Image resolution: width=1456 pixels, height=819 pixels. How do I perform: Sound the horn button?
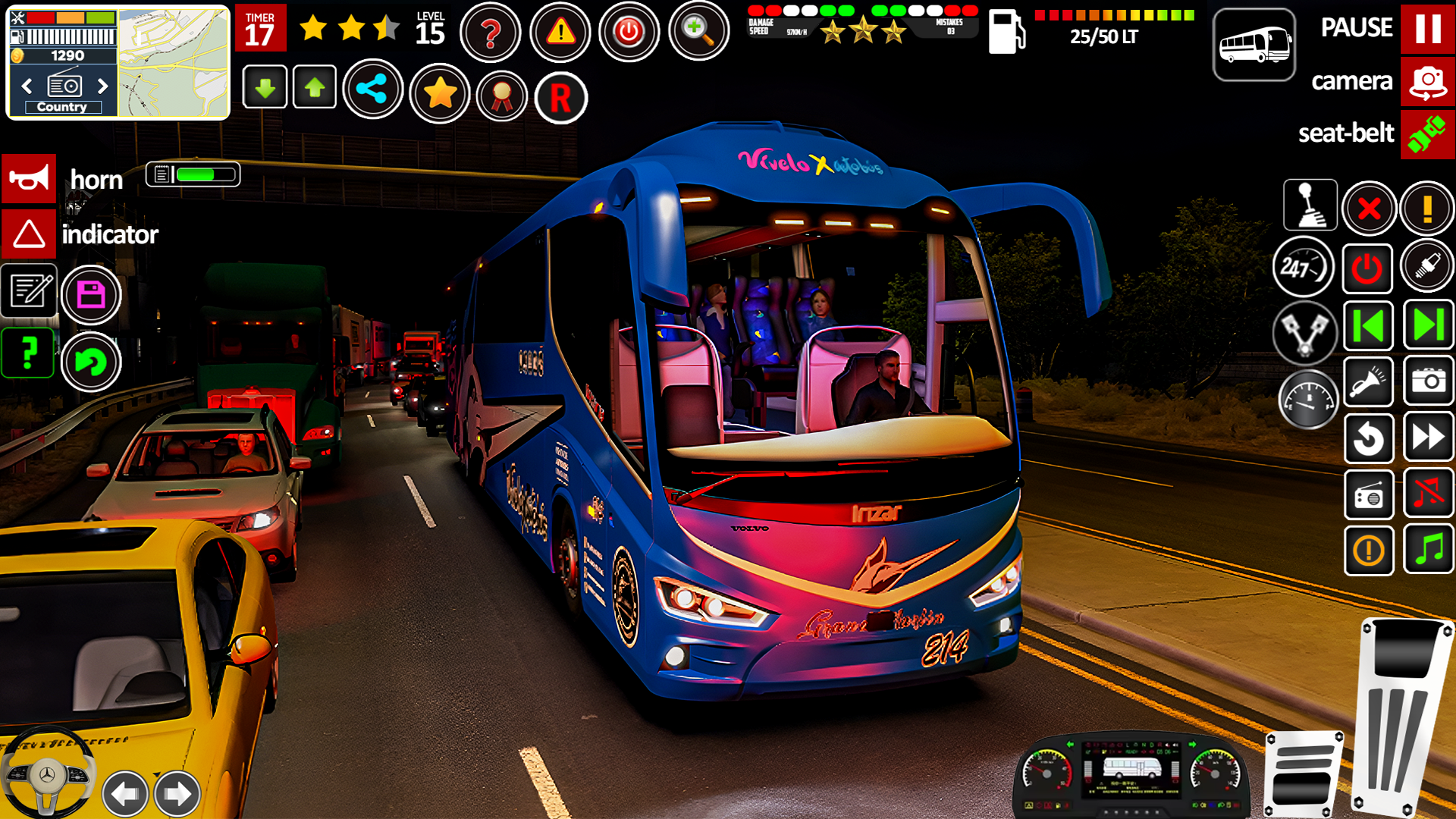(29, 179)
